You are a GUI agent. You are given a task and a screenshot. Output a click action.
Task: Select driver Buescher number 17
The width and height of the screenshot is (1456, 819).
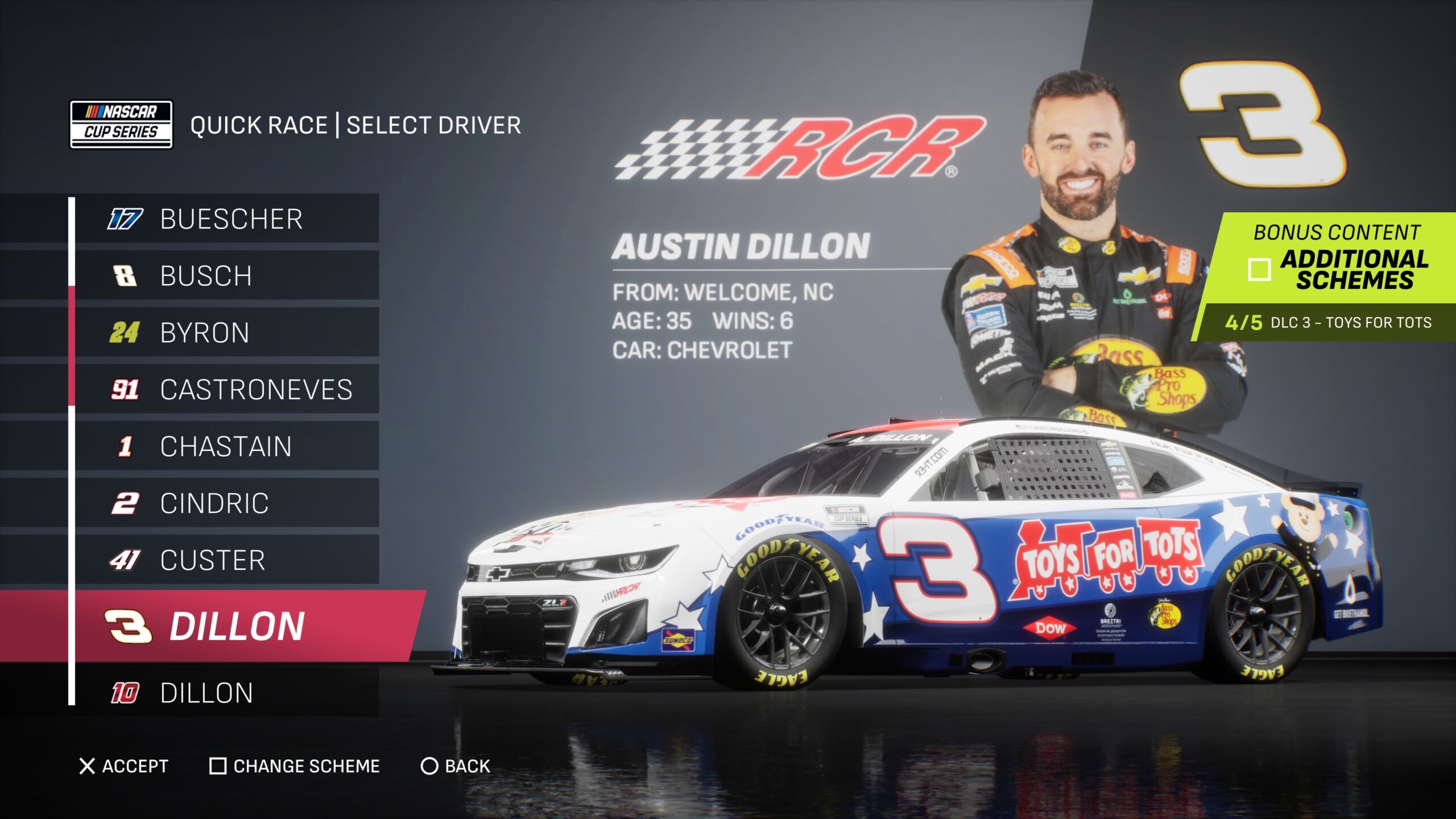tap(227, 219)
